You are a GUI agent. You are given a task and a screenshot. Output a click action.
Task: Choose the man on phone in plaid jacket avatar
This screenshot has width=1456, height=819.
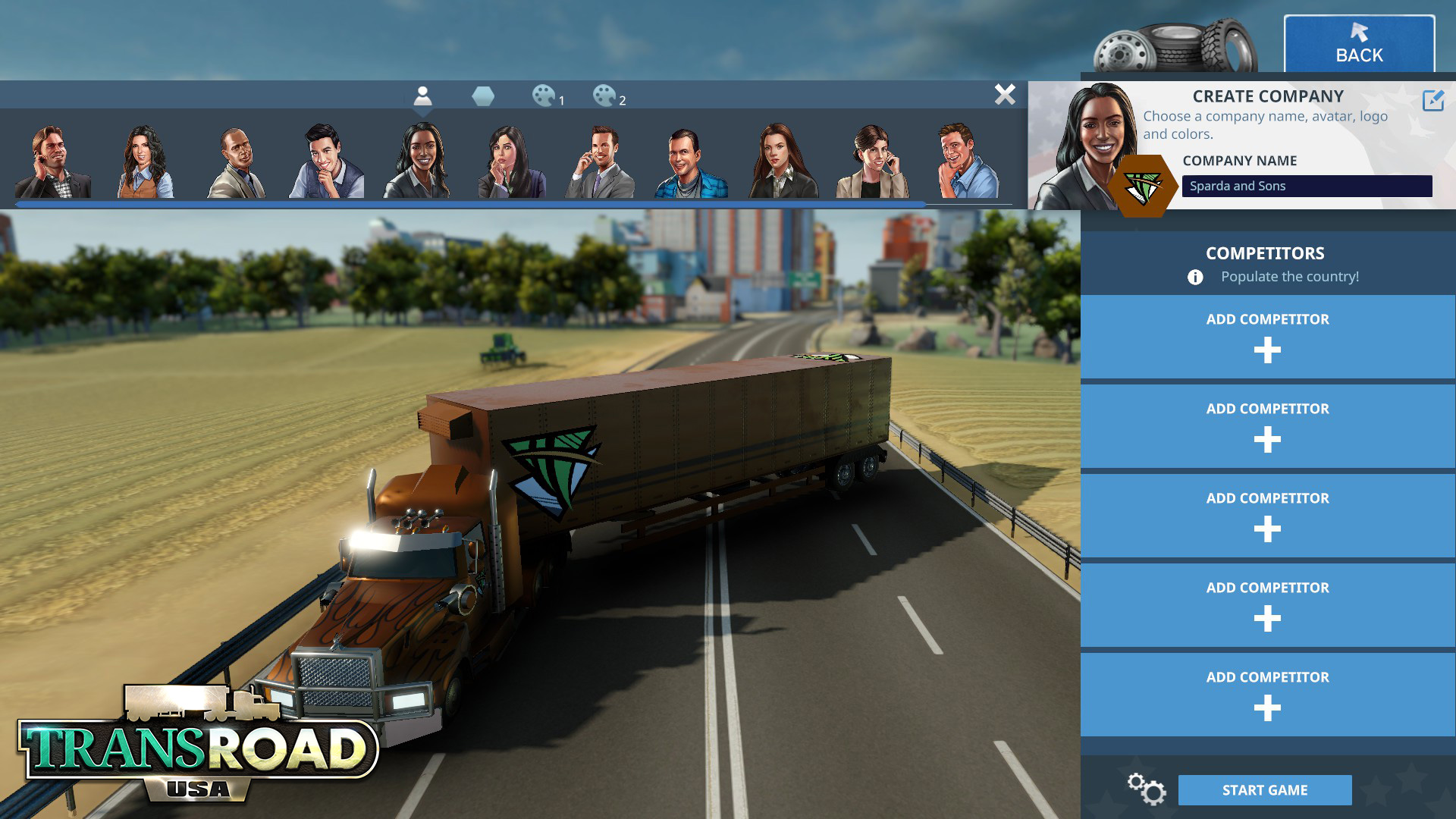(x=52, y=162)
